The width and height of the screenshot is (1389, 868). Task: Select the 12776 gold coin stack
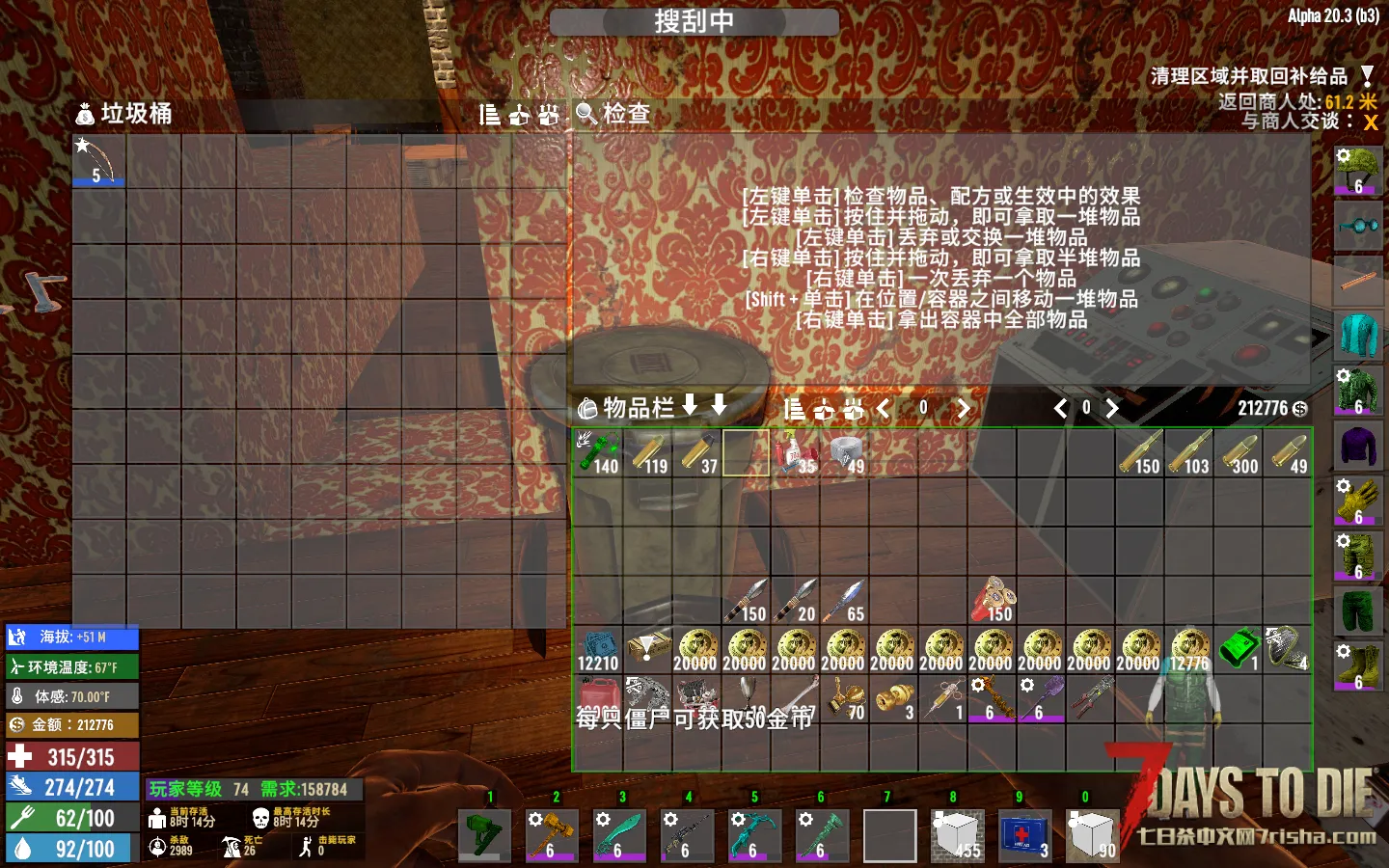(x=1189, y=649)
